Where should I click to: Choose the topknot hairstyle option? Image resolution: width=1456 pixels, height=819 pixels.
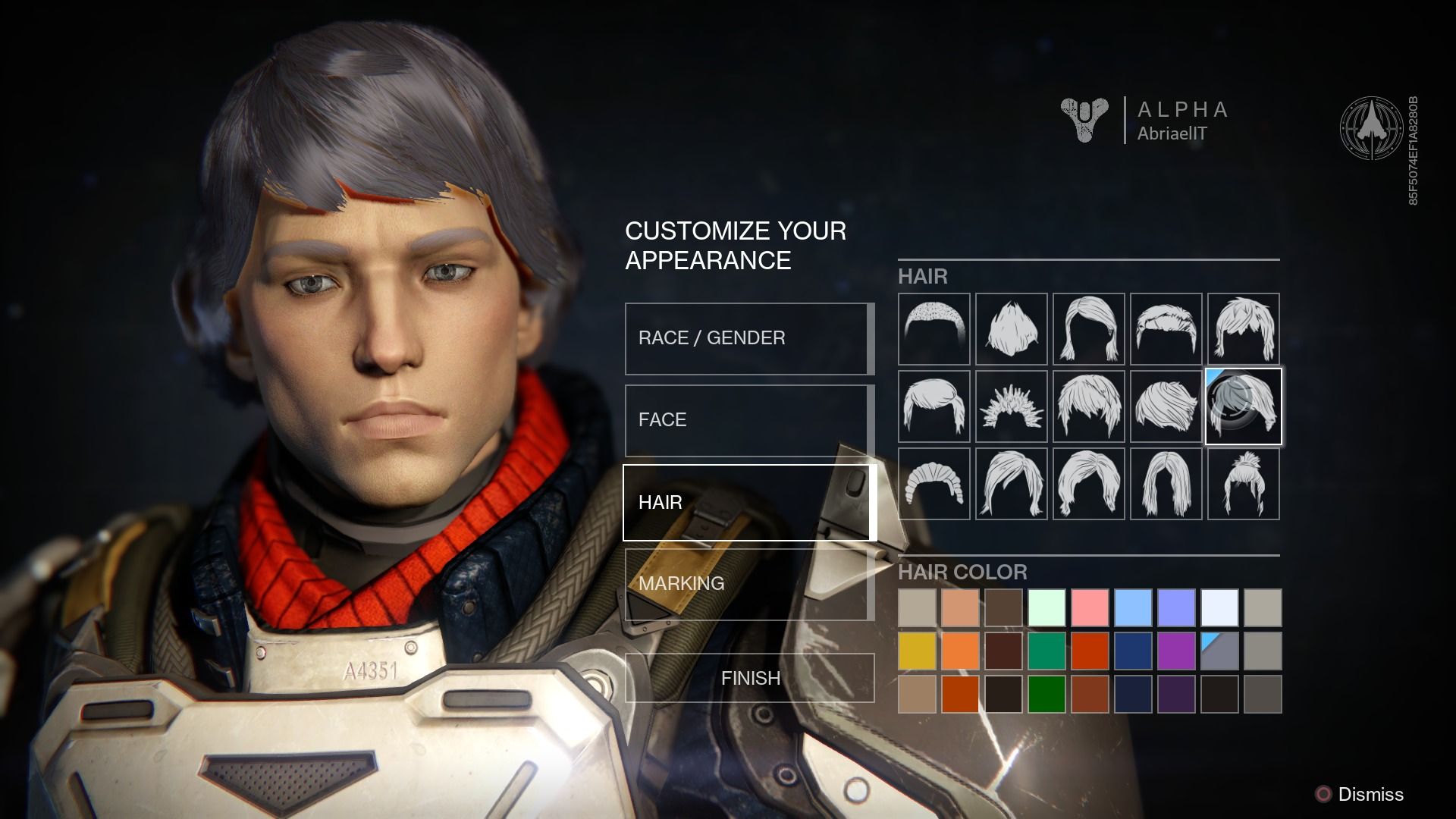pyautogui.click(x=1243, y=483)
